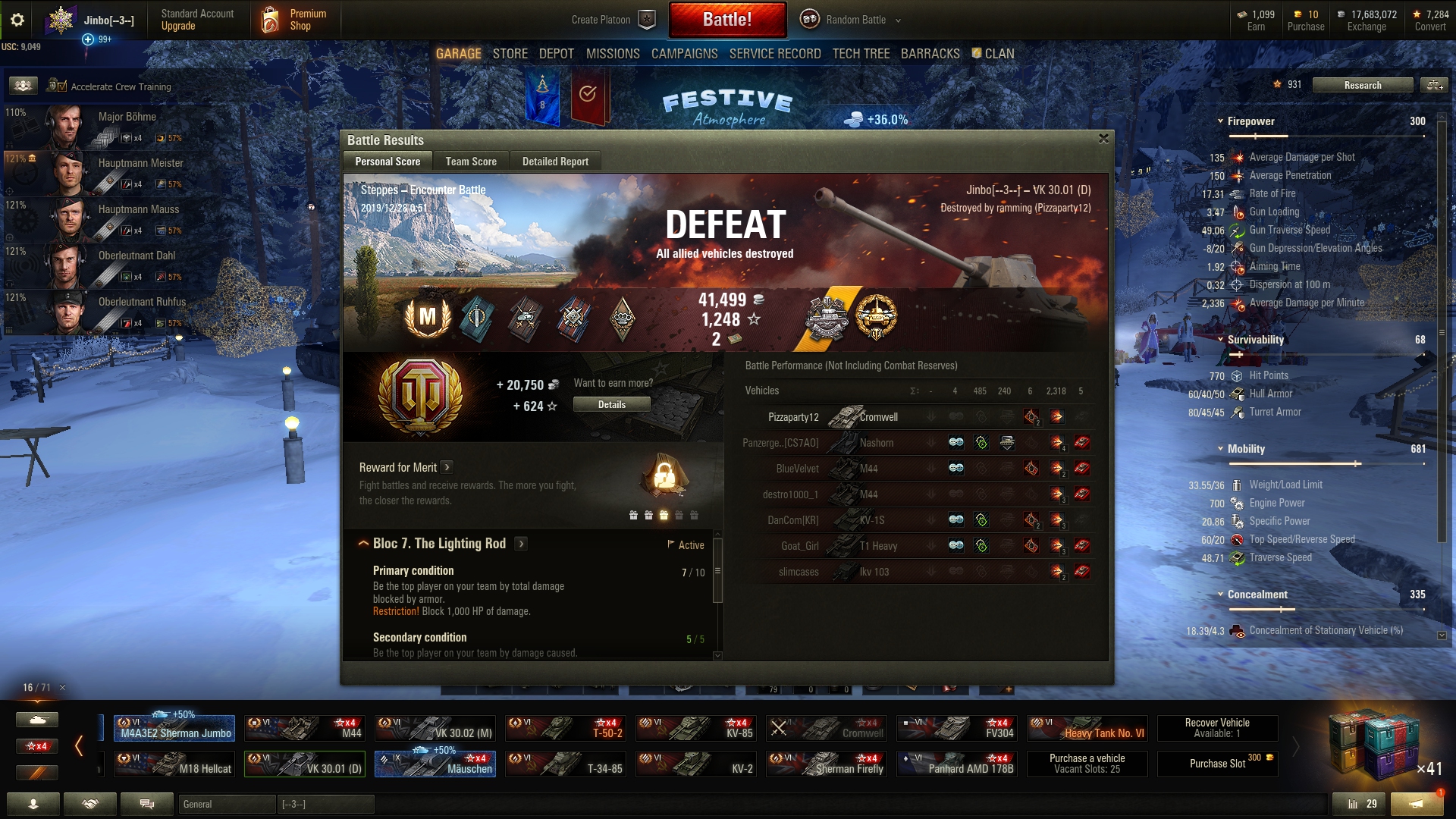Image resolution: width=1456 pixels, height=819 pixels.
Task: Click the Details button for earning more
Action: click(611, 405)
